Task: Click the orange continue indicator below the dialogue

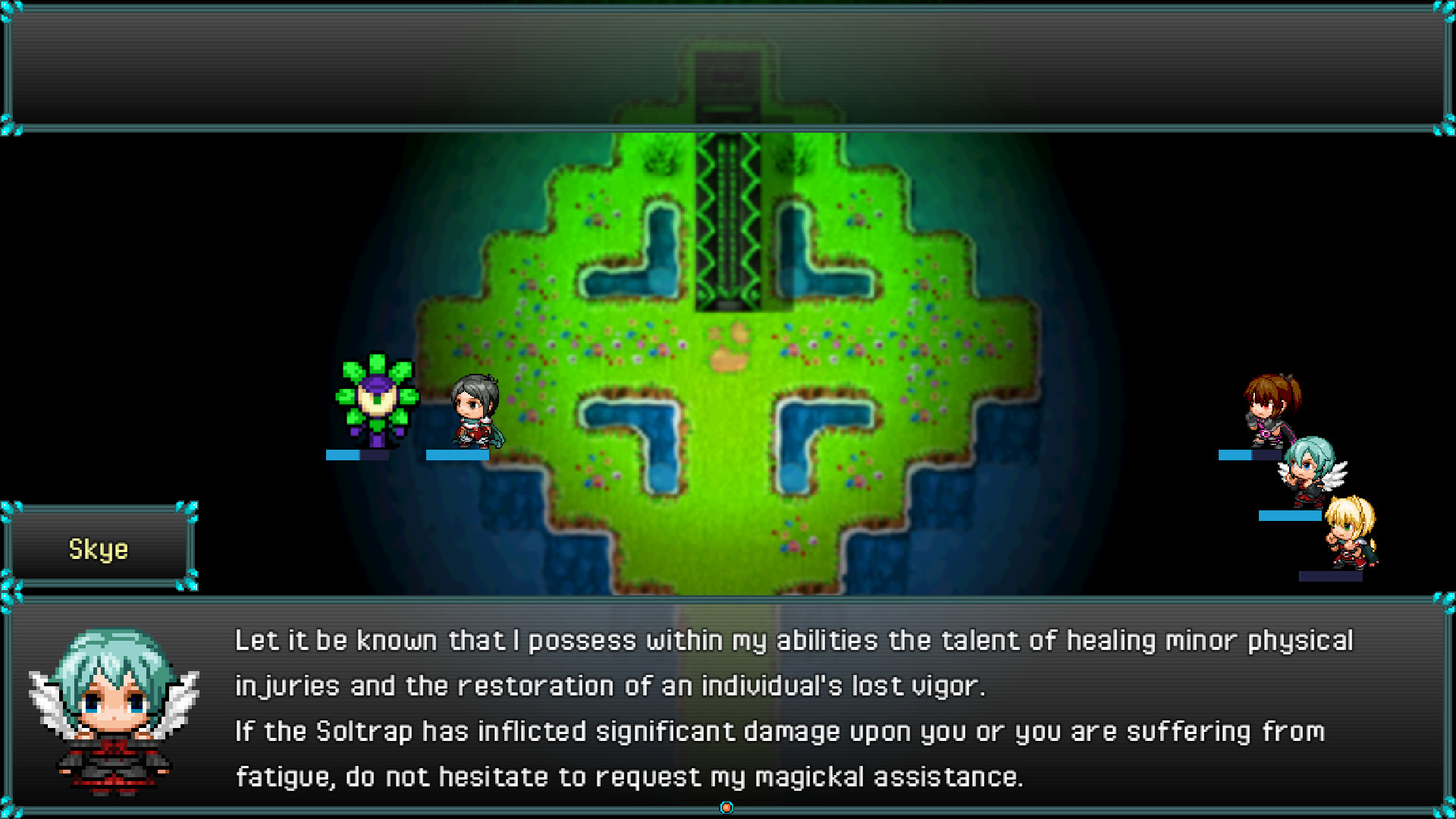Action: [x=726, y=808]
